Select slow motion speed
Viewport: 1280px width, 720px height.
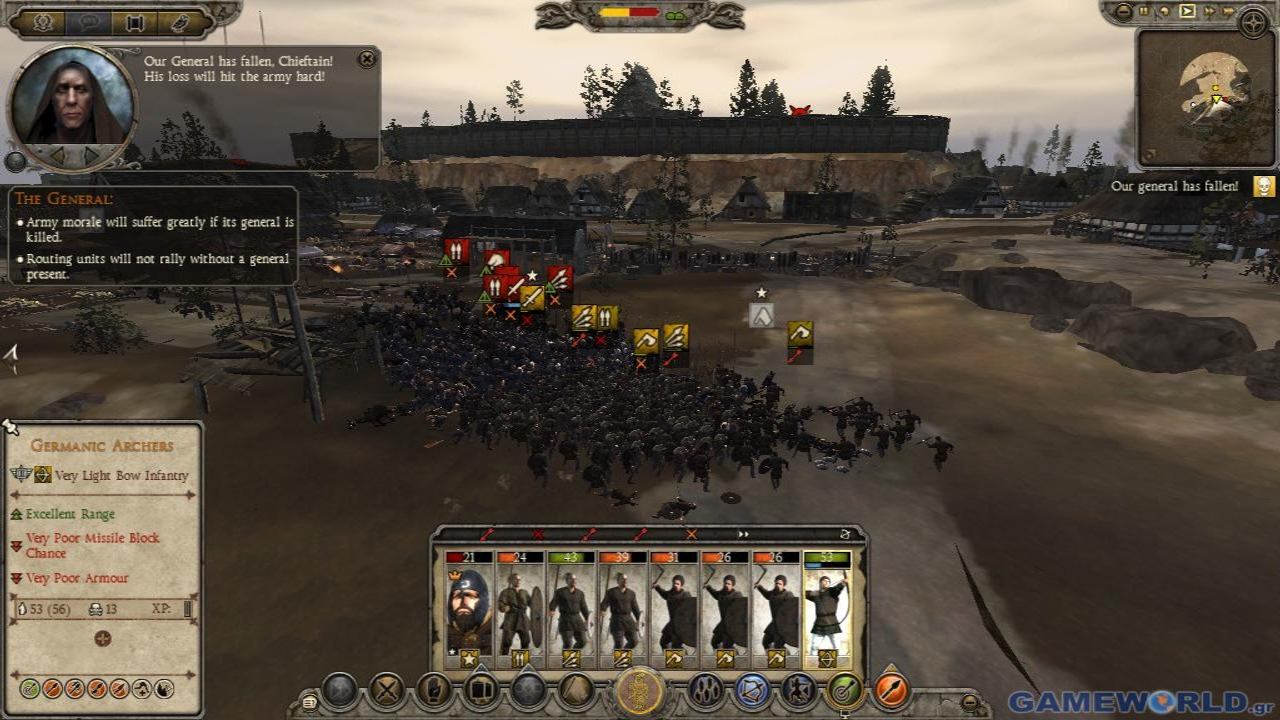(x=1166, y=12)
